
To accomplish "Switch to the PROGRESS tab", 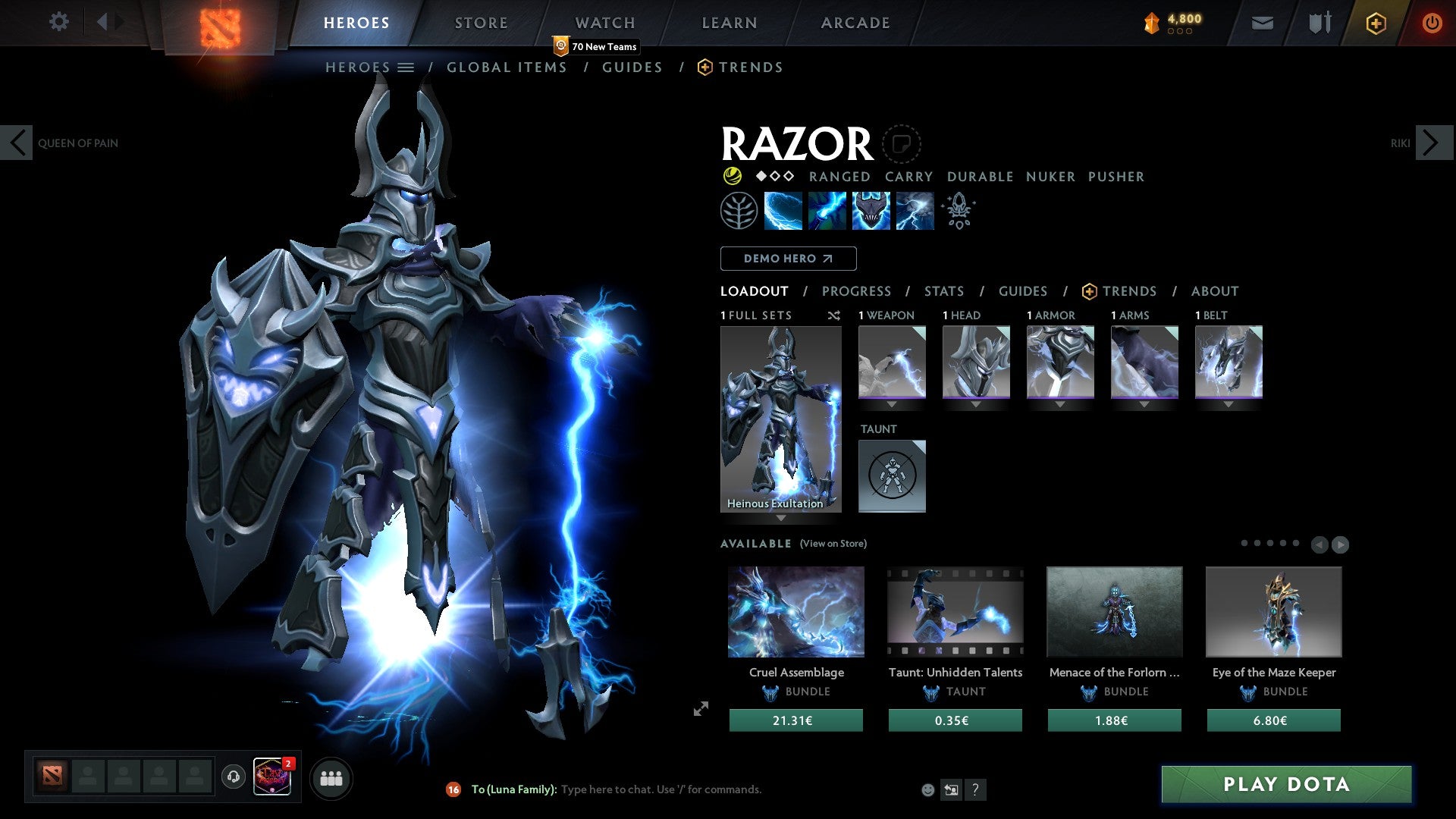I will pyautogui.click(x=857, y=291).
